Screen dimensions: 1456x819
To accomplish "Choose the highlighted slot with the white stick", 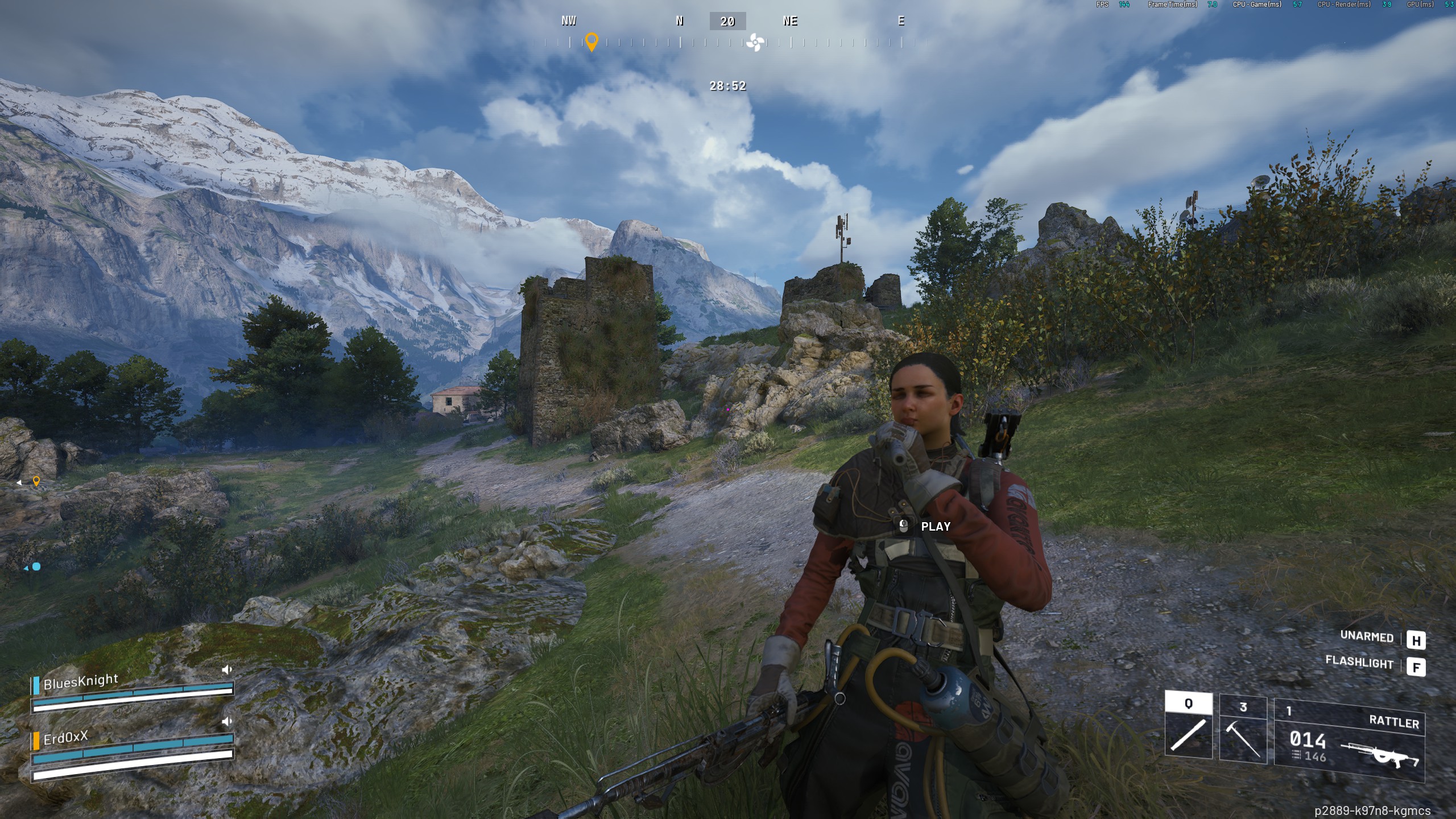I will coord(1188,725).
